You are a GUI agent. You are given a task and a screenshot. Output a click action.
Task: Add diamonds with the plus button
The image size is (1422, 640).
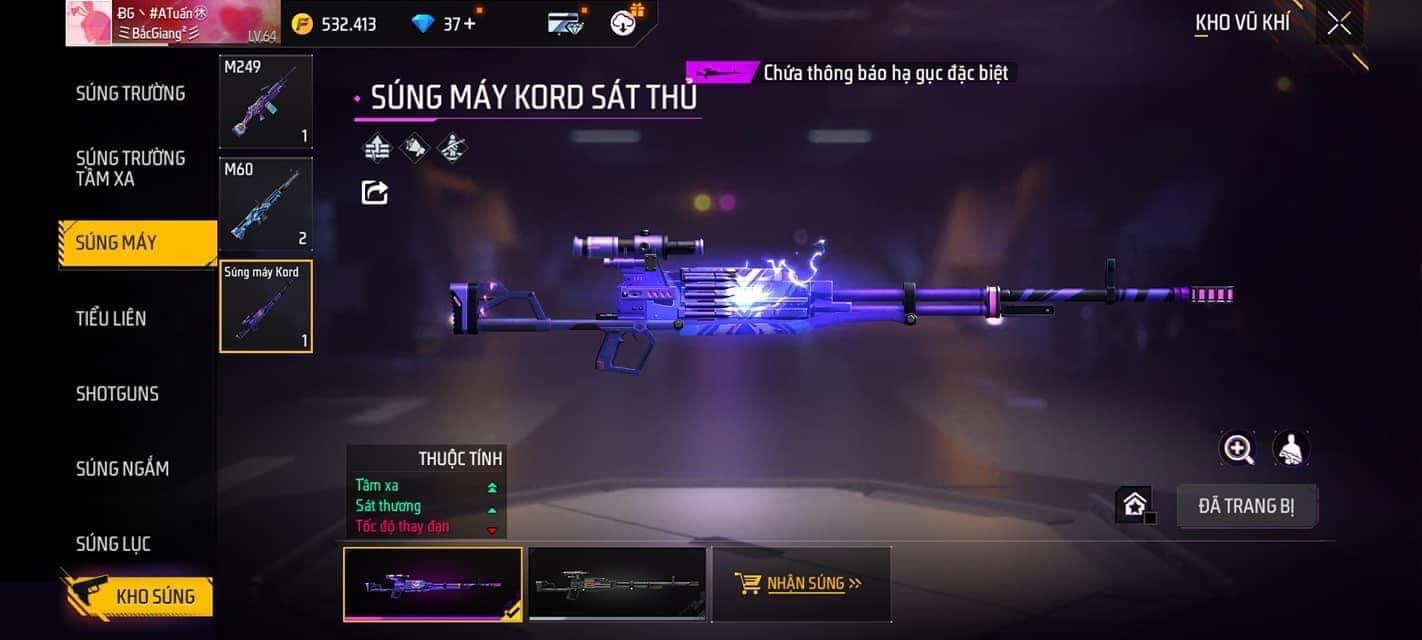tap(470, 23)
